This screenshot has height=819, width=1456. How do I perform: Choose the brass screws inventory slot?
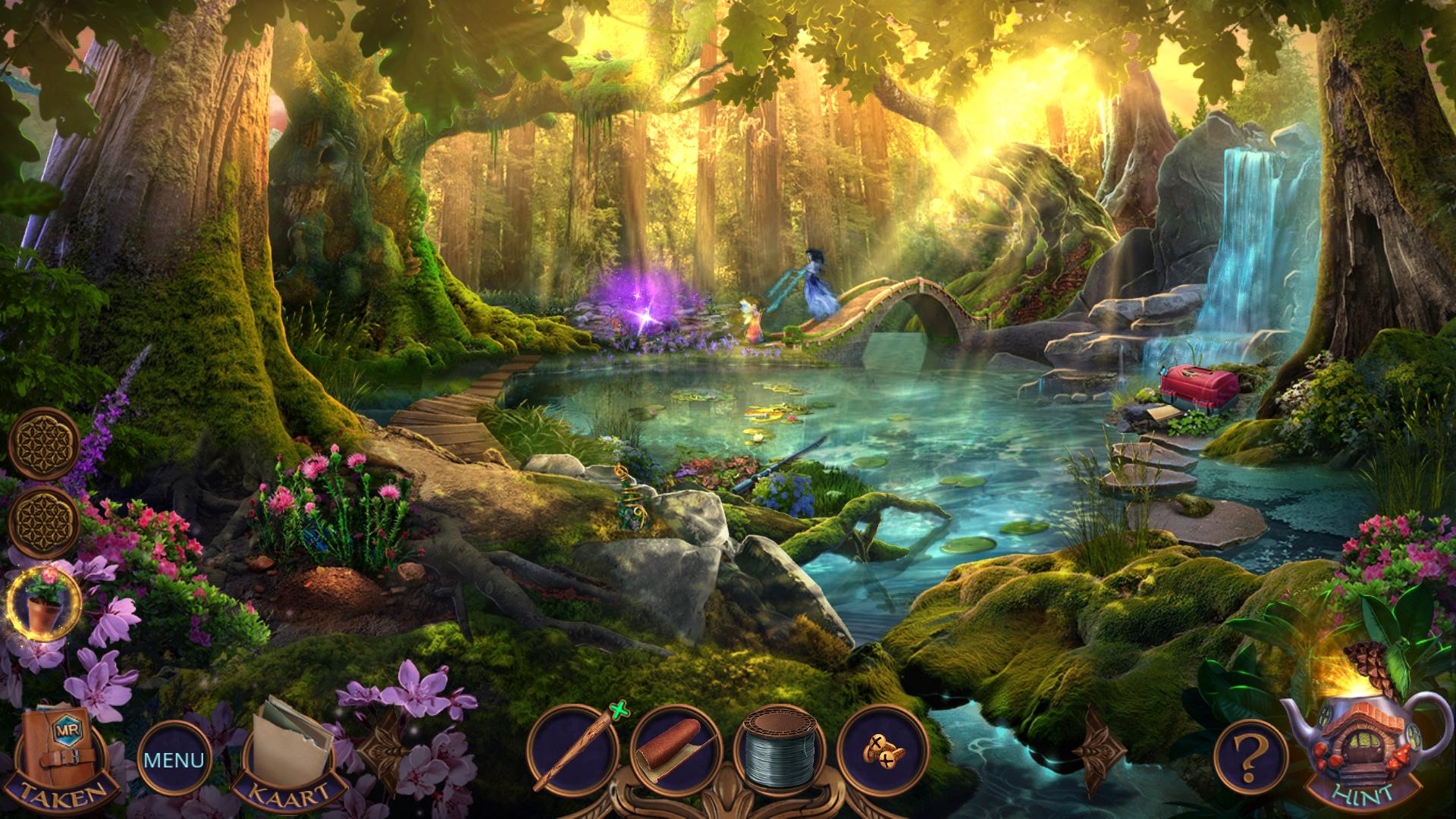[882, 749]
